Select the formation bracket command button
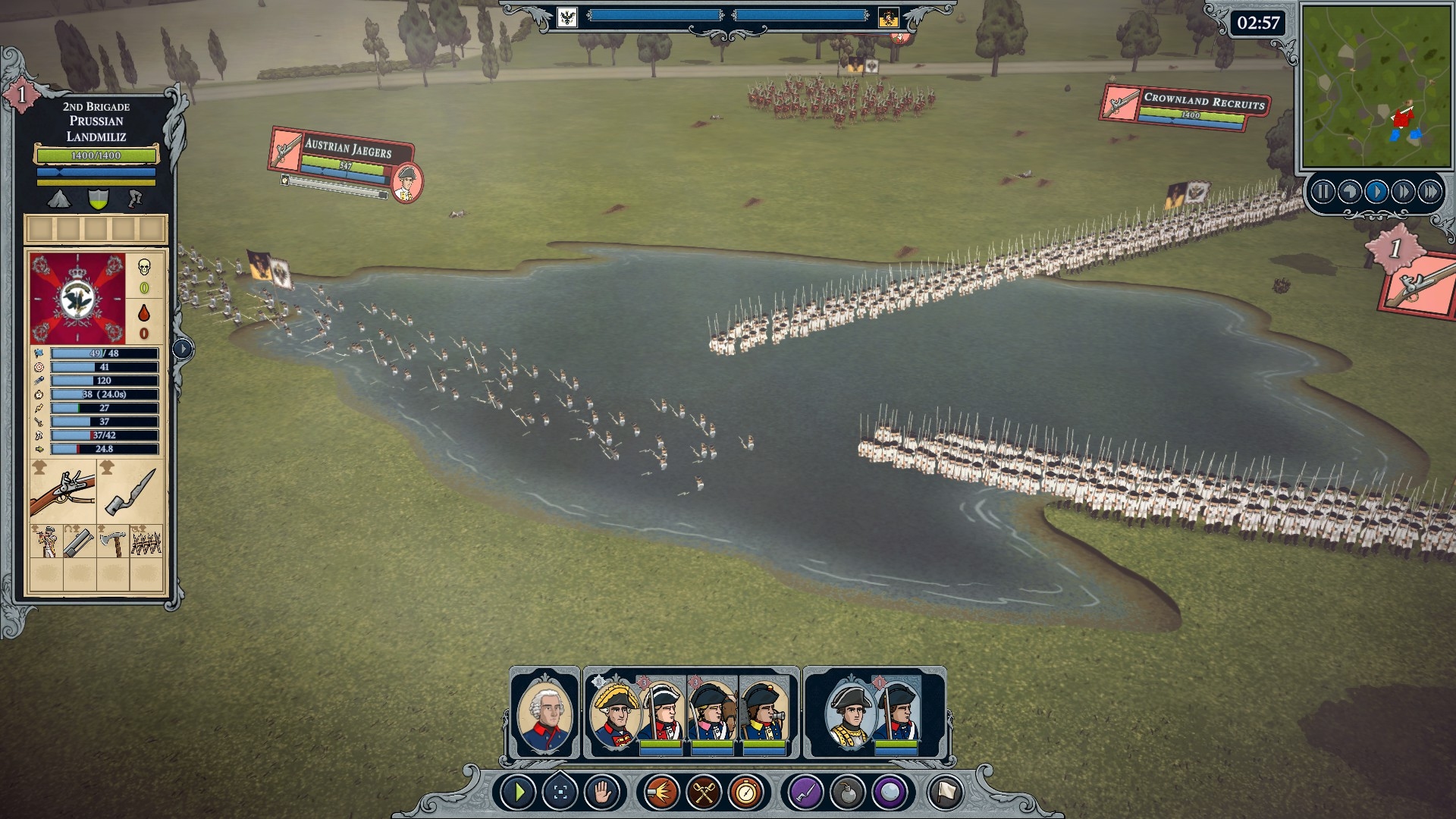 [x=560, y=793]
